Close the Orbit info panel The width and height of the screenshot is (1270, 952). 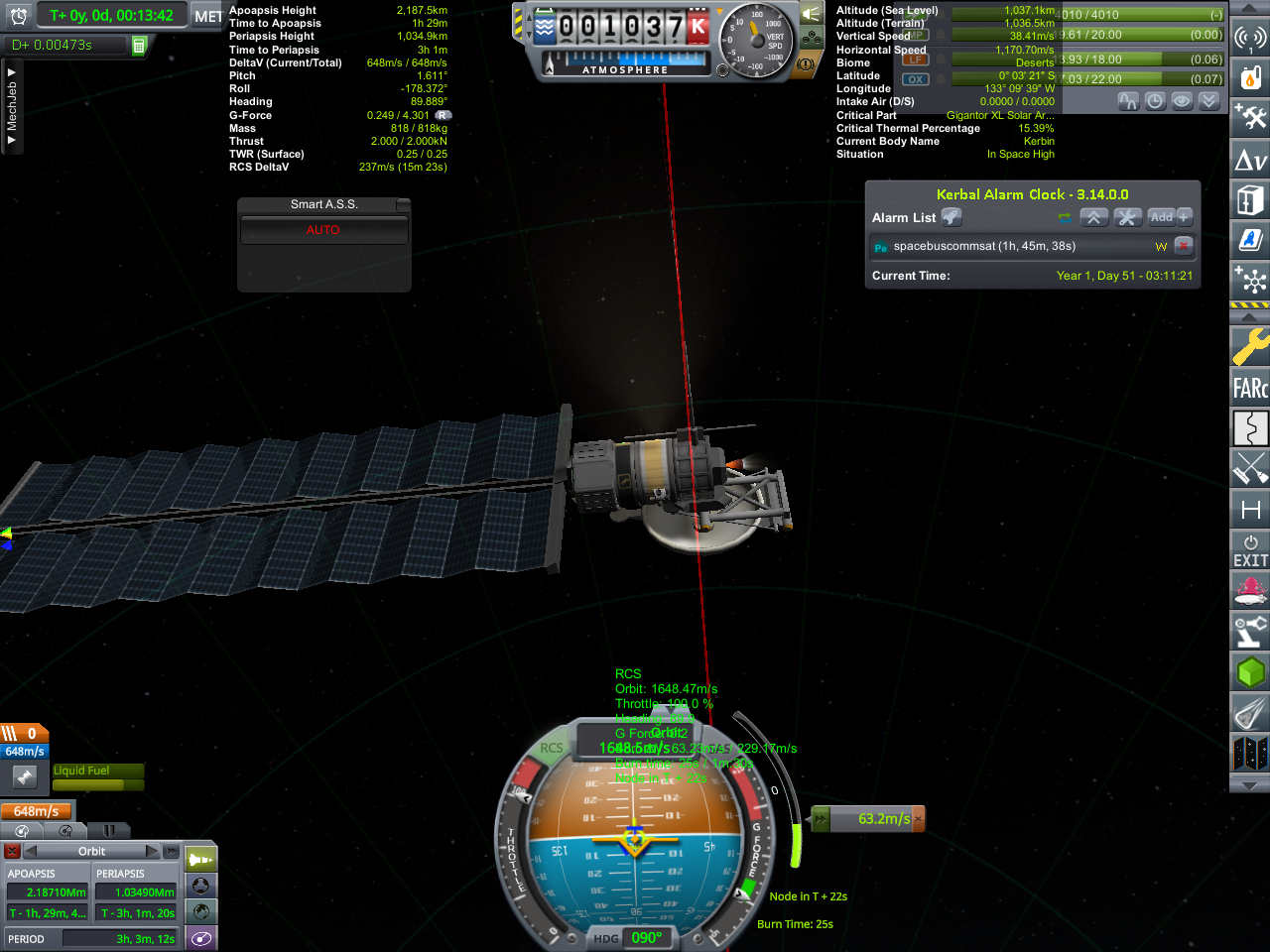point(12,851)
